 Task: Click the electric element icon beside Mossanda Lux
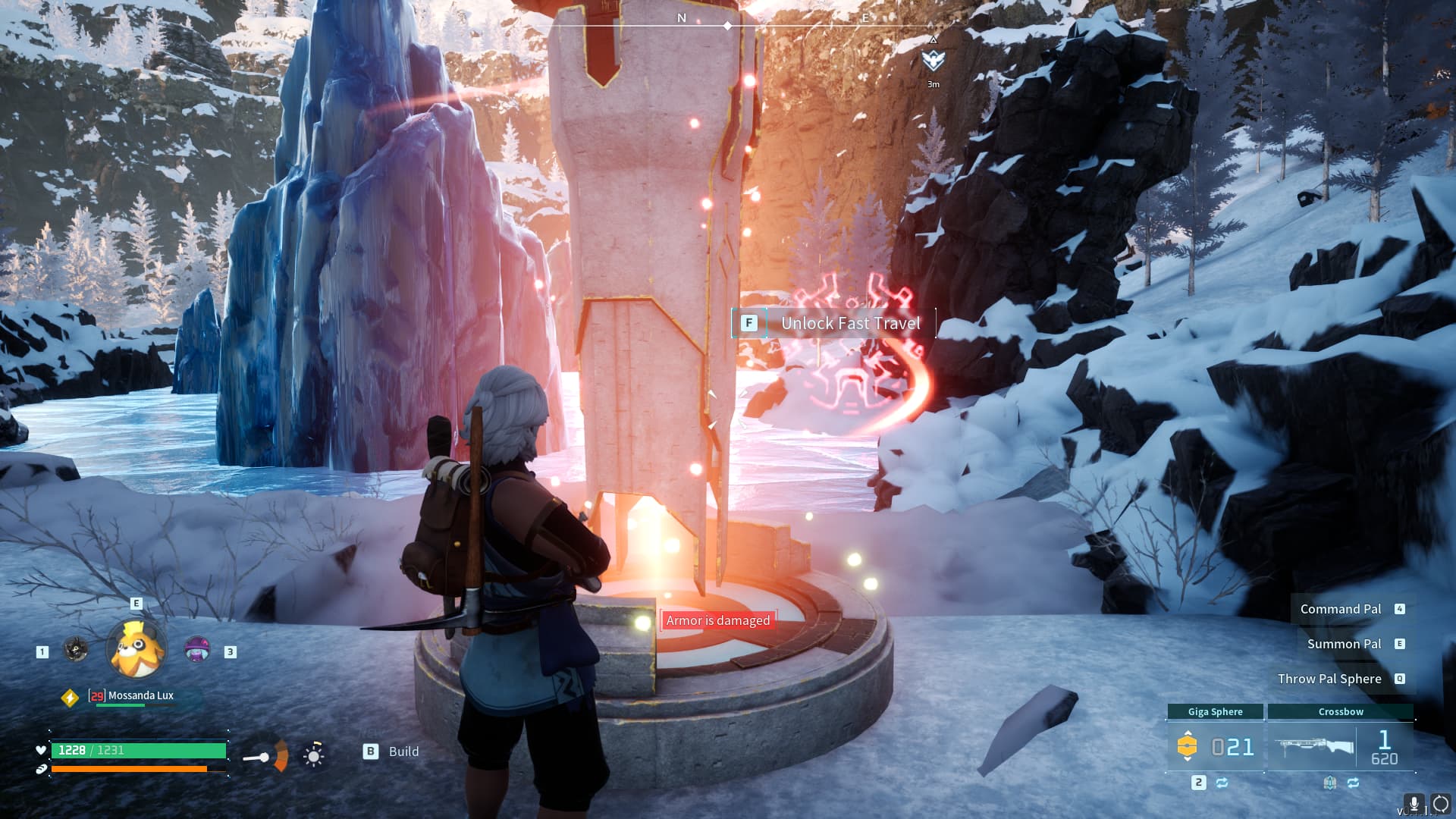[70, 698]
